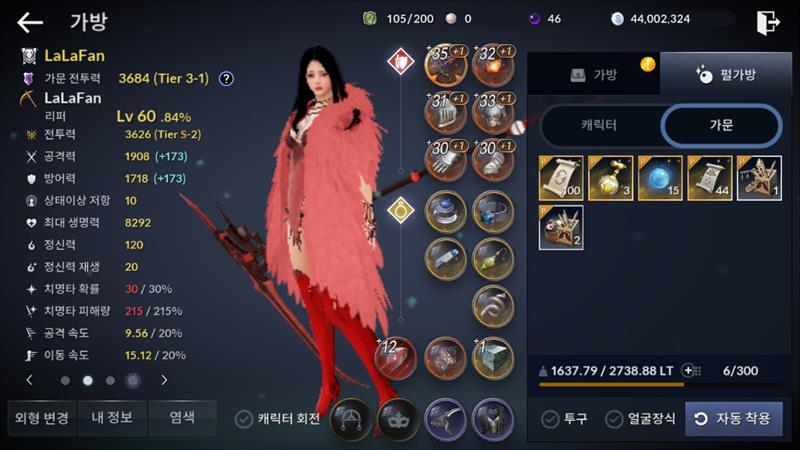The height and width of the screenshot is (450, 800).
Task: Go back using the arrow button
Action: pyautogui.click(x=30, y=22)
